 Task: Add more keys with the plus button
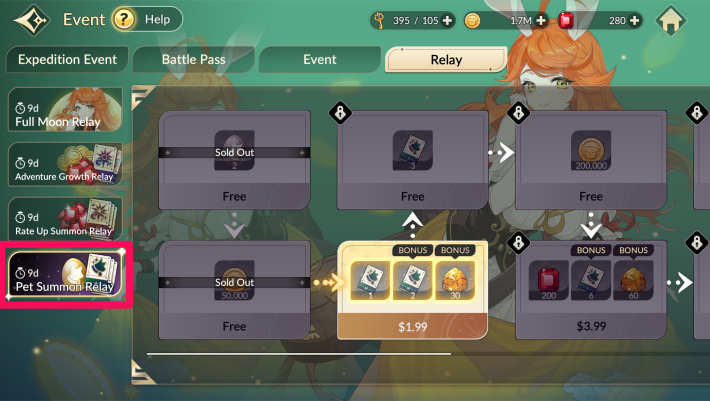pos(446,20)
